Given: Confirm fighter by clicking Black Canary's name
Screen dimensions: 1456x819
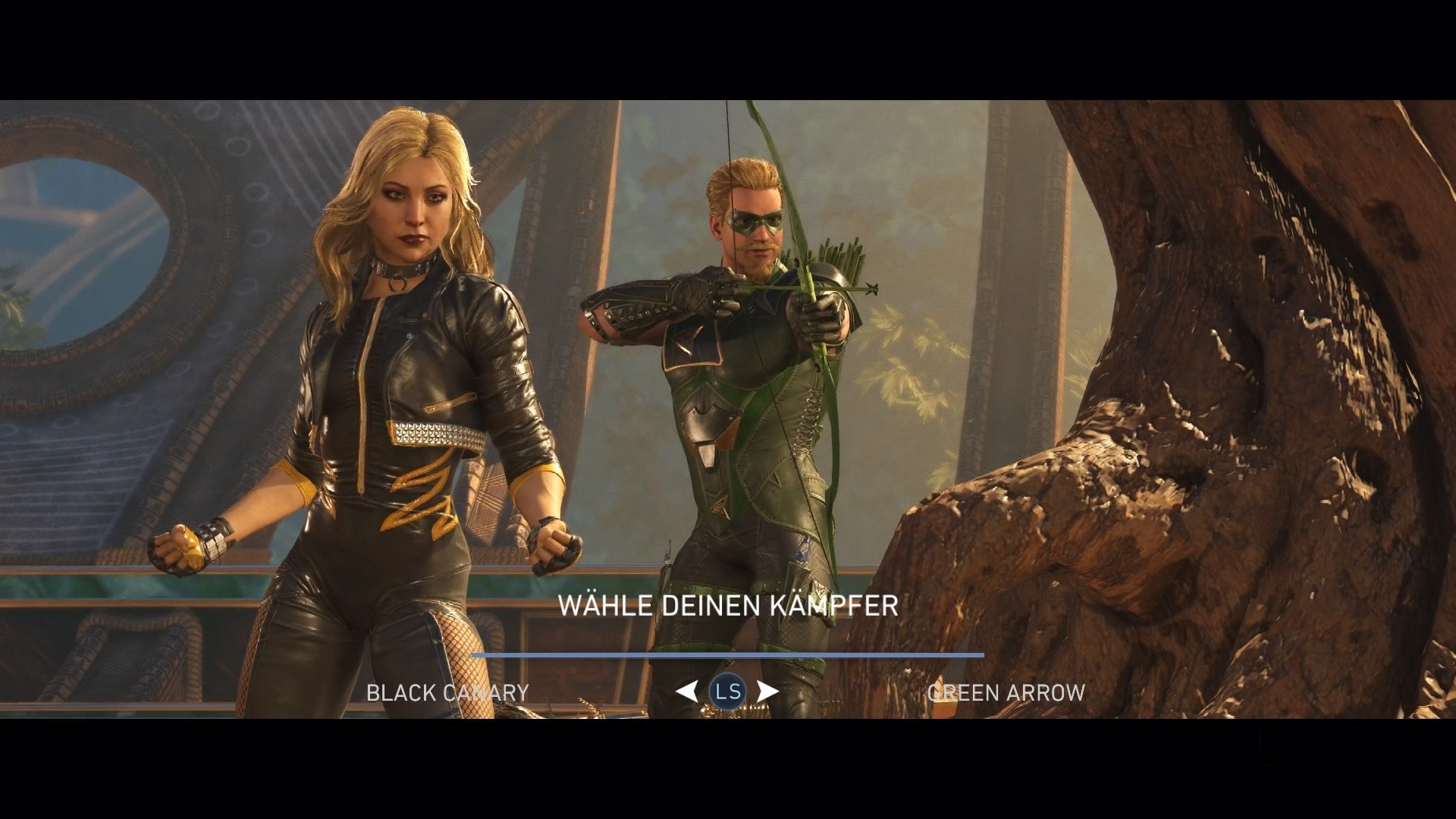Looking at the screenshot, I should [447, 692].
